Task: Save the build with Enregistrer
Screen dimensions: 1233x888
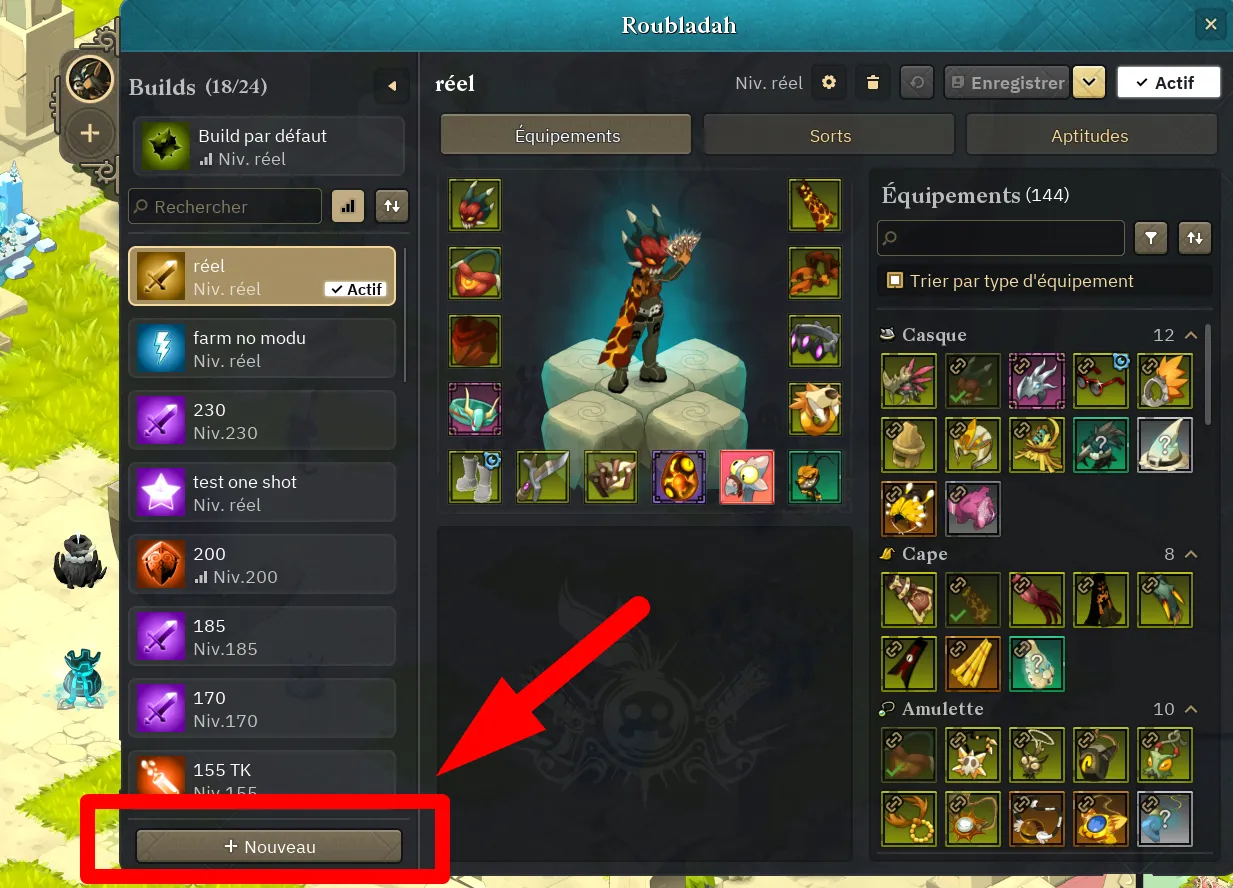Action: (x=1006, y=83)
